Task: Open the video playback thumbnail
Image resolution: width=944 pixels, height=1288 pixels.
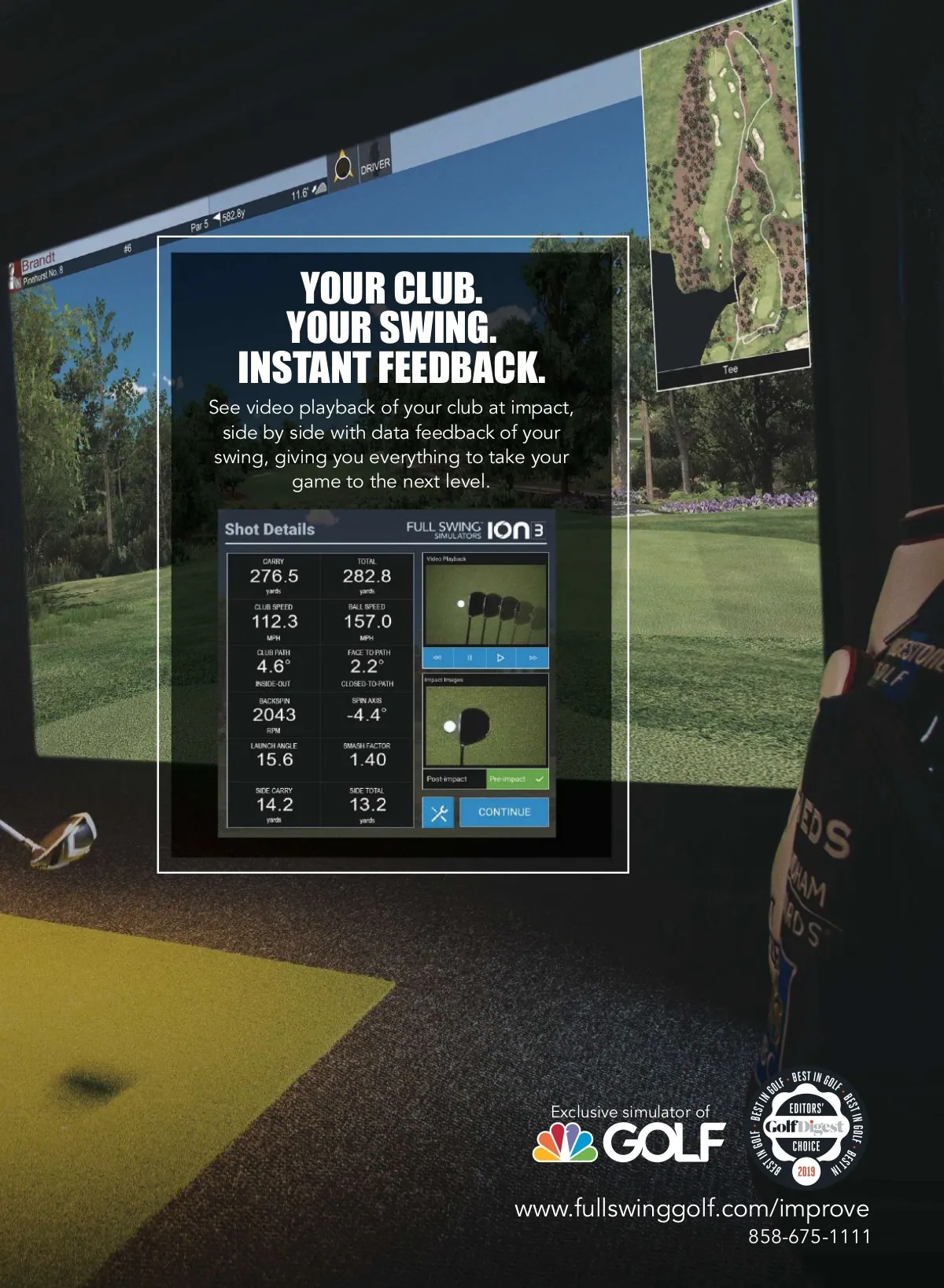Action: pos(485,604)
